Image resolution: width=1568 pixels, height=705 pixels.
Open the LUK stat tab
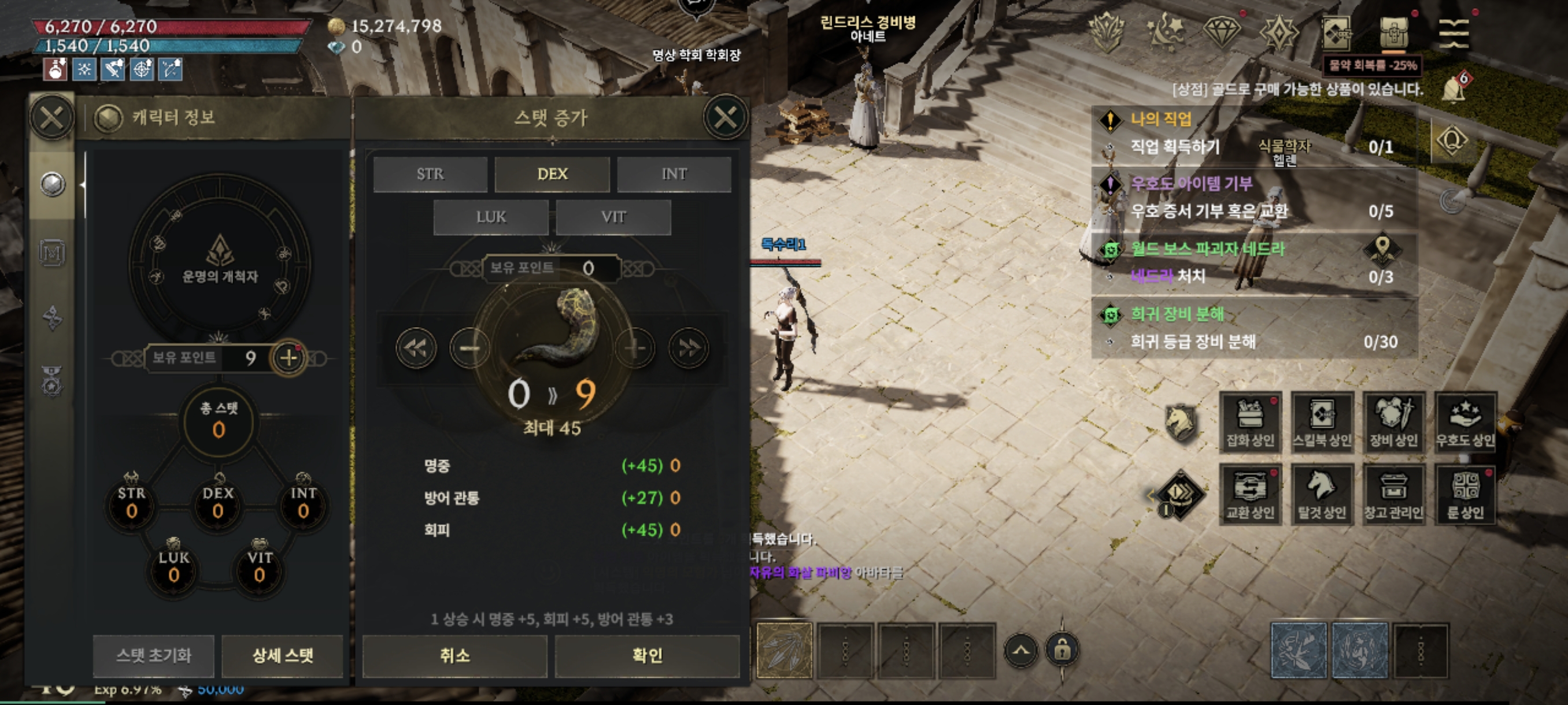491,217
